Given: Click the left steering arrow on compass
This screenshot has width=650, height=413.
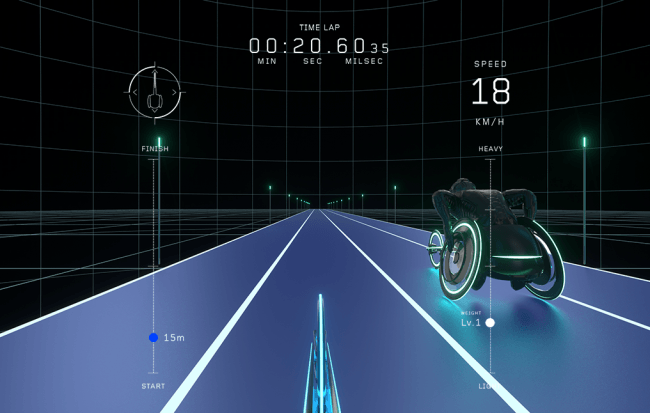Looking at the screenshot, I should [x=136, y=93].
